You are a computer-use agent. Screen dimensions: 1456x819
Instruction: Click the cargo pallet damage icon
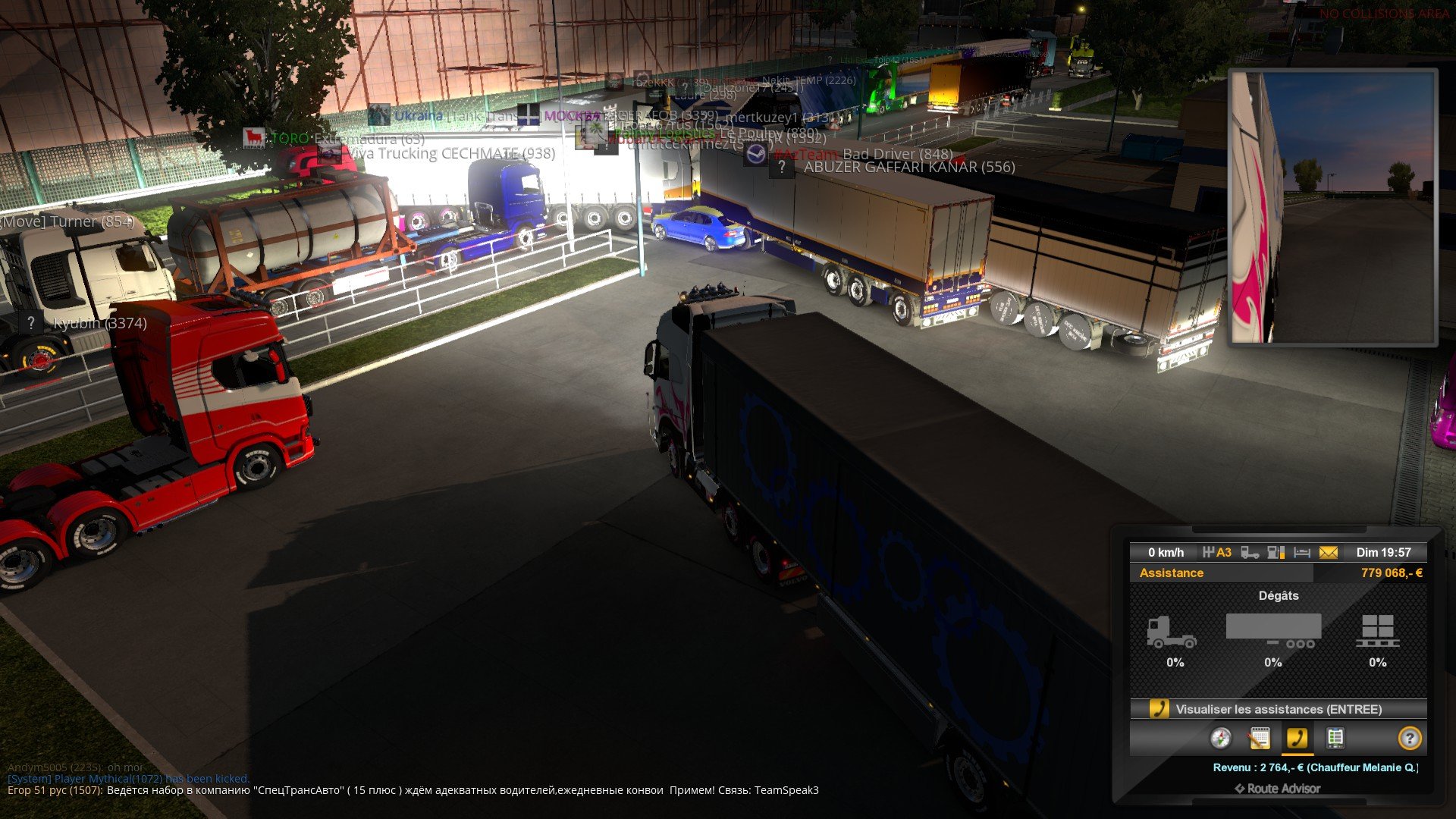(x=1377, y=631)
